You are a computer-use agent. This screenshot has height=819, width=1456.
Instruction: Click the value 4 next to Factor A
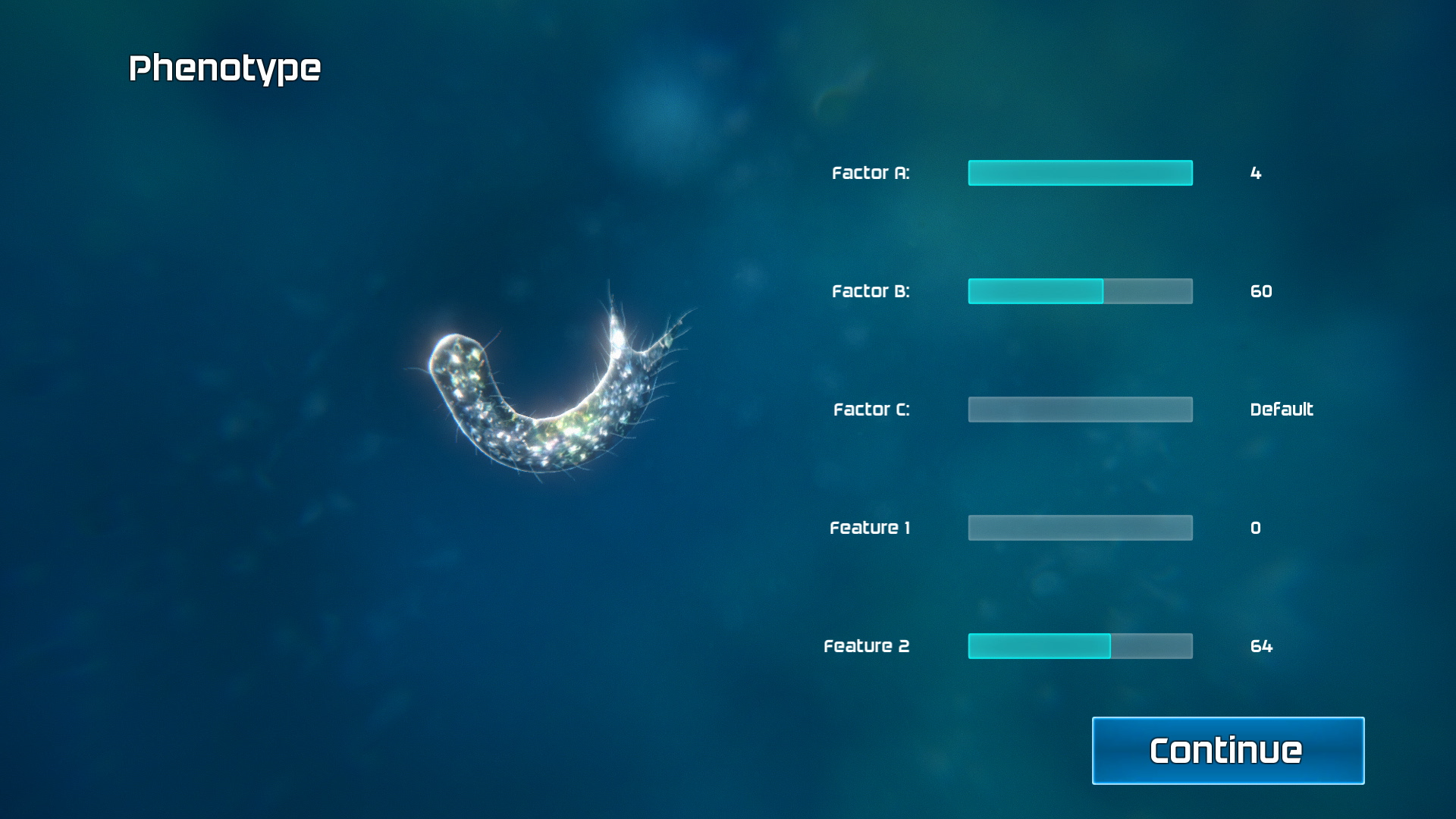click(x=1255, y=173)
